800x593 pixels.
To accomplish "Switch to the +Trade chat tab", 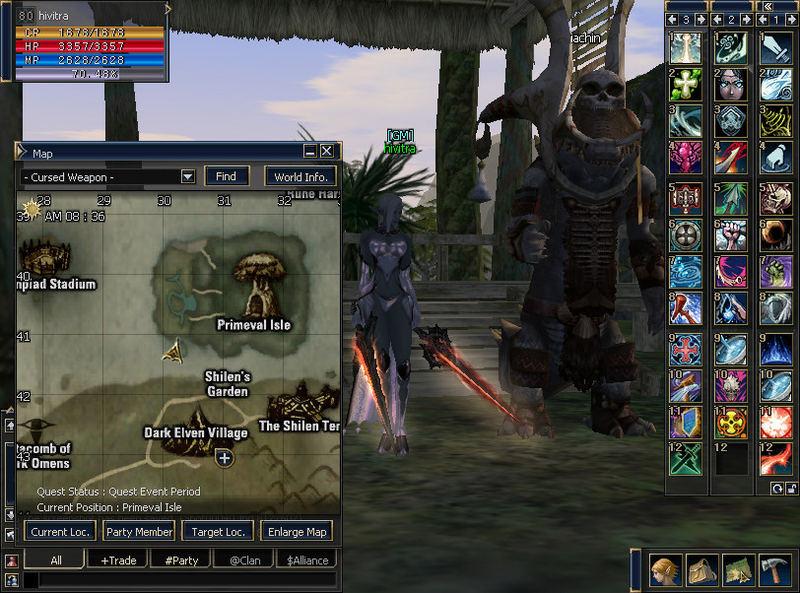I will 118,560.
